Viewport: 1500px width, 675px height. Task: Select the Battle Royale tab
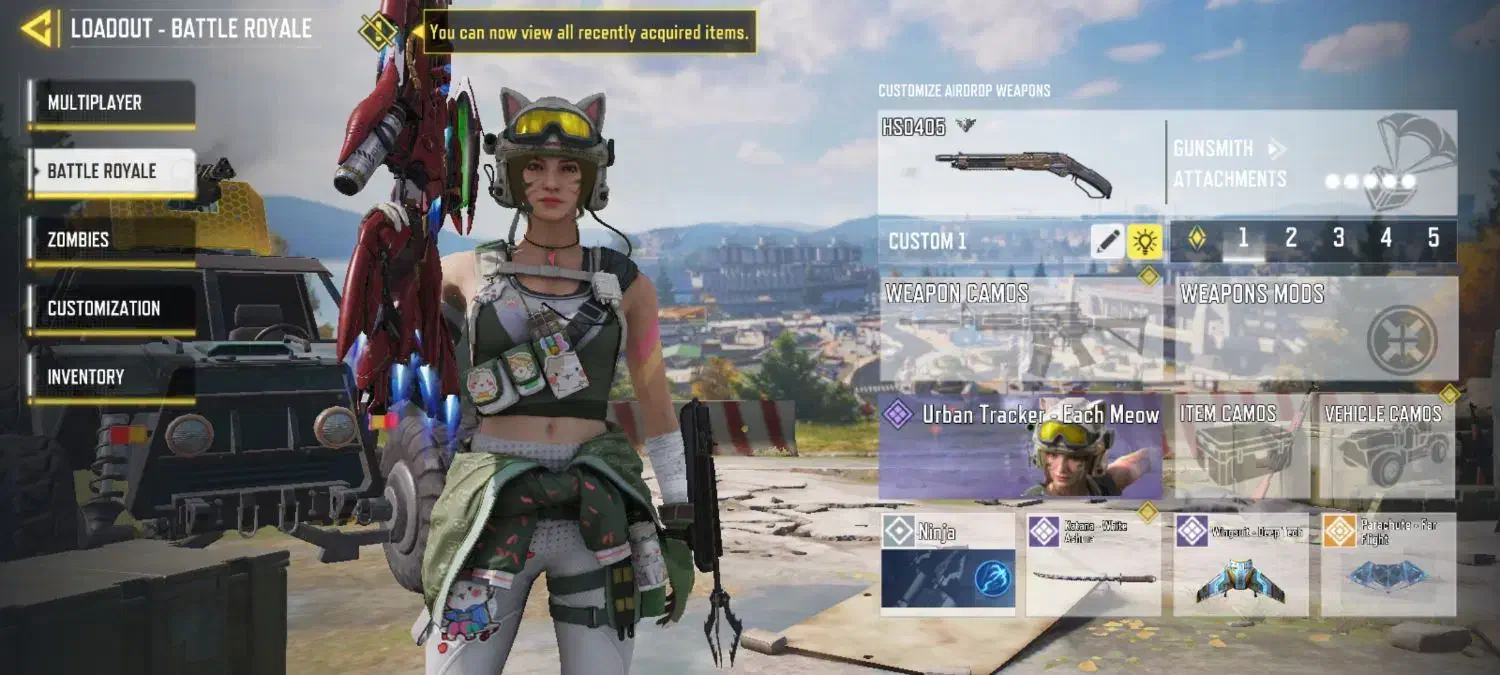pos(111,171)
